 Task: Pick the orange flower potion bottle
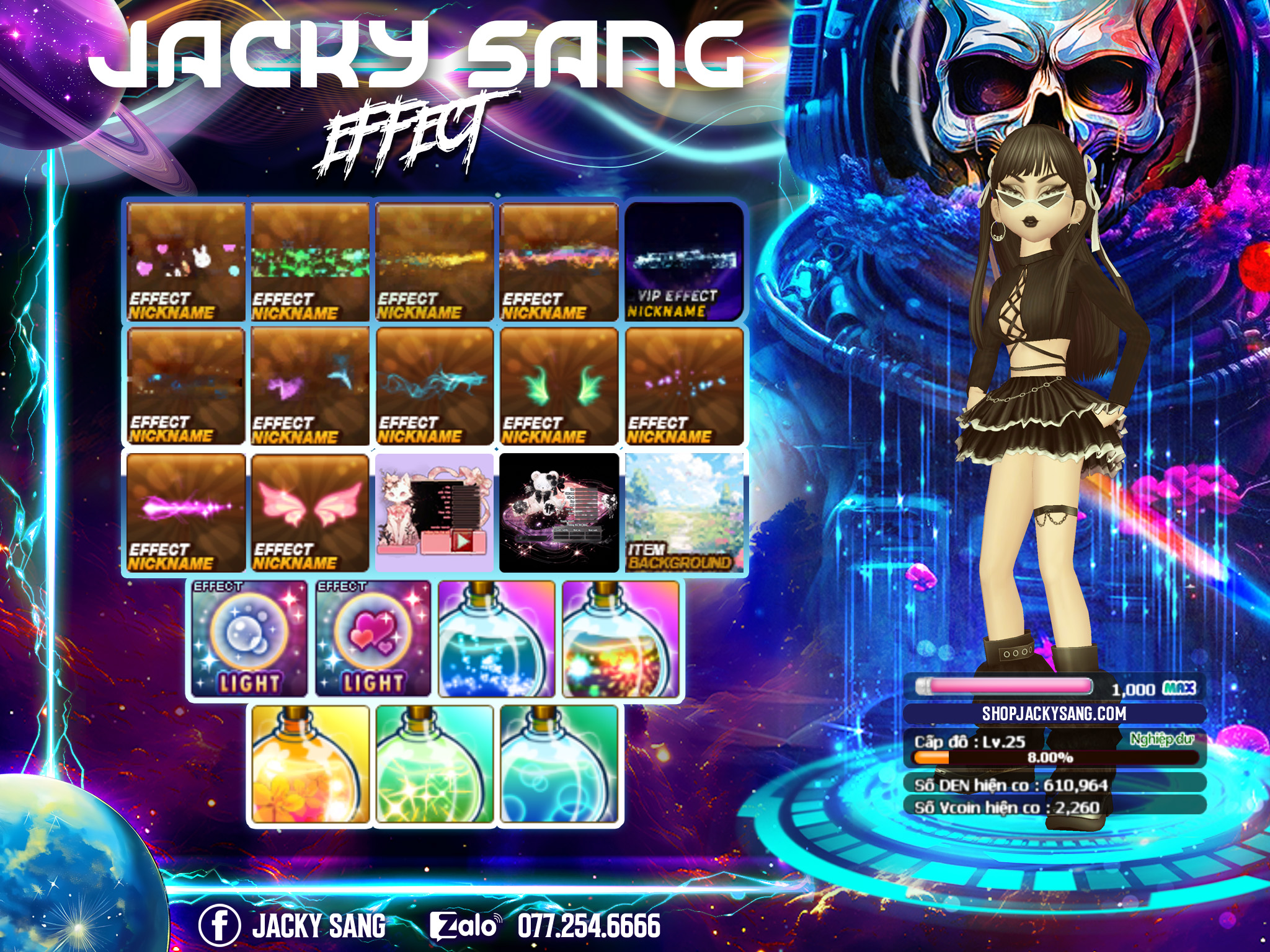coord(310,765)
